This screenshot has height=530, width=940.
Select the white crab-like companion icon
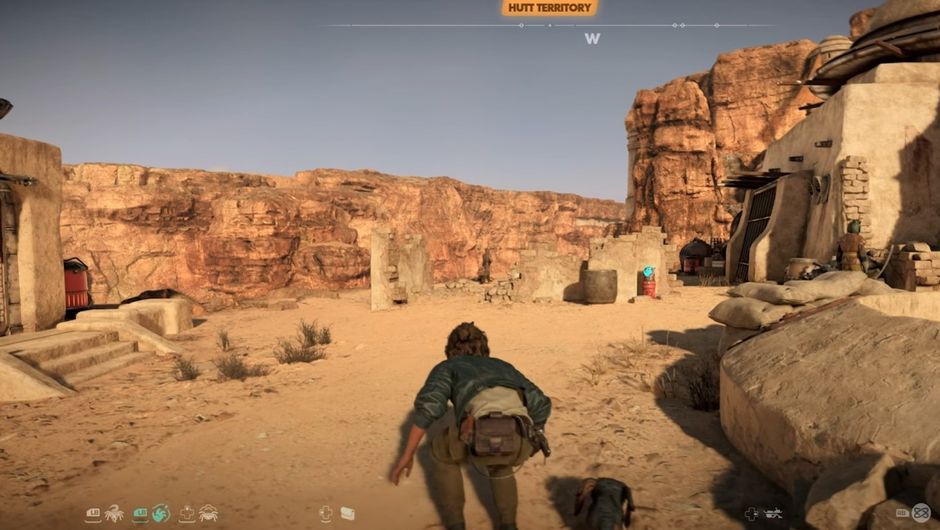point(208,513)
